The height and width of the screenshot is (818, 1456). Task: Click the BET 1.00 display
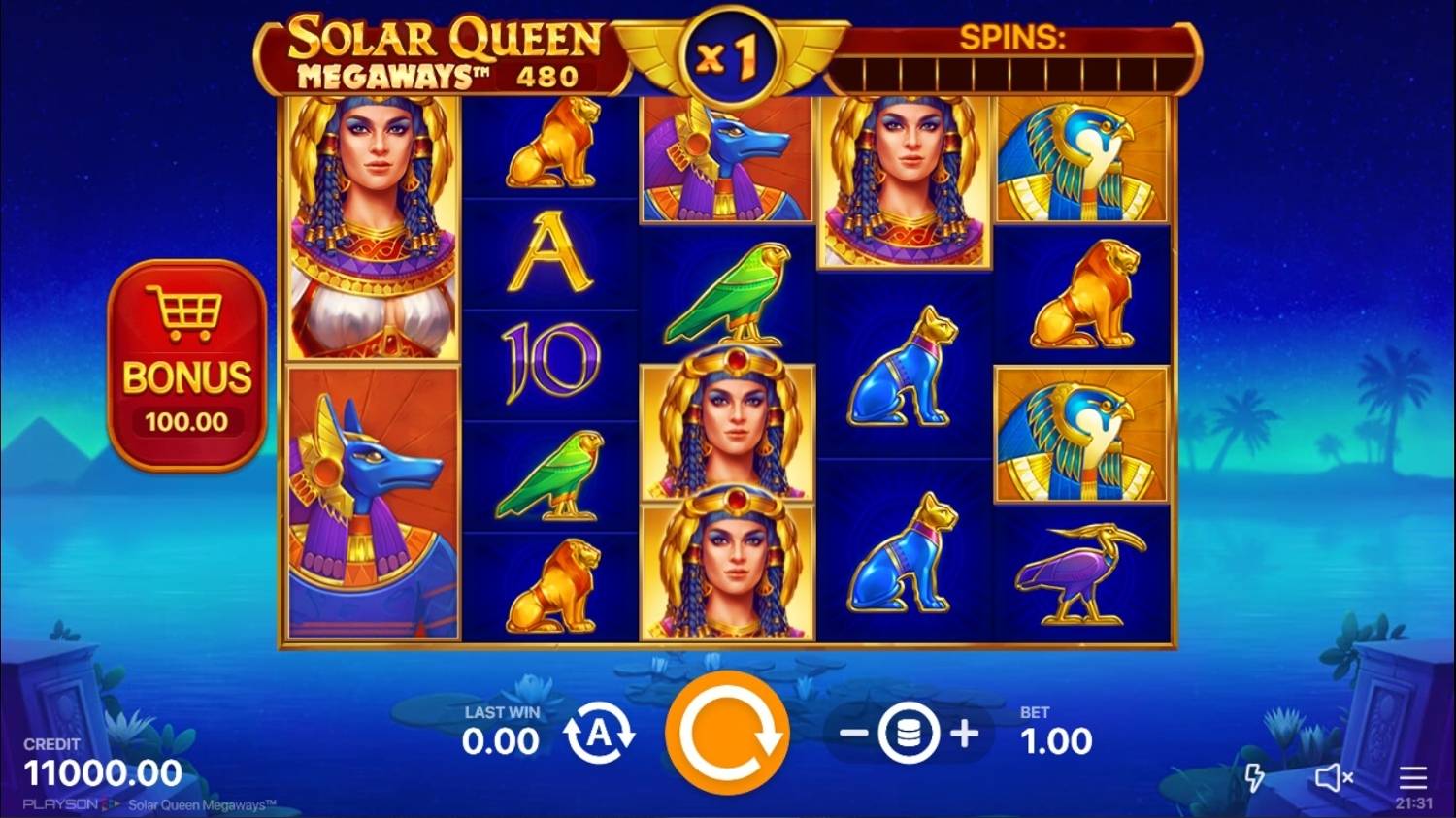pyautogui.click(x=1056, y=728)
